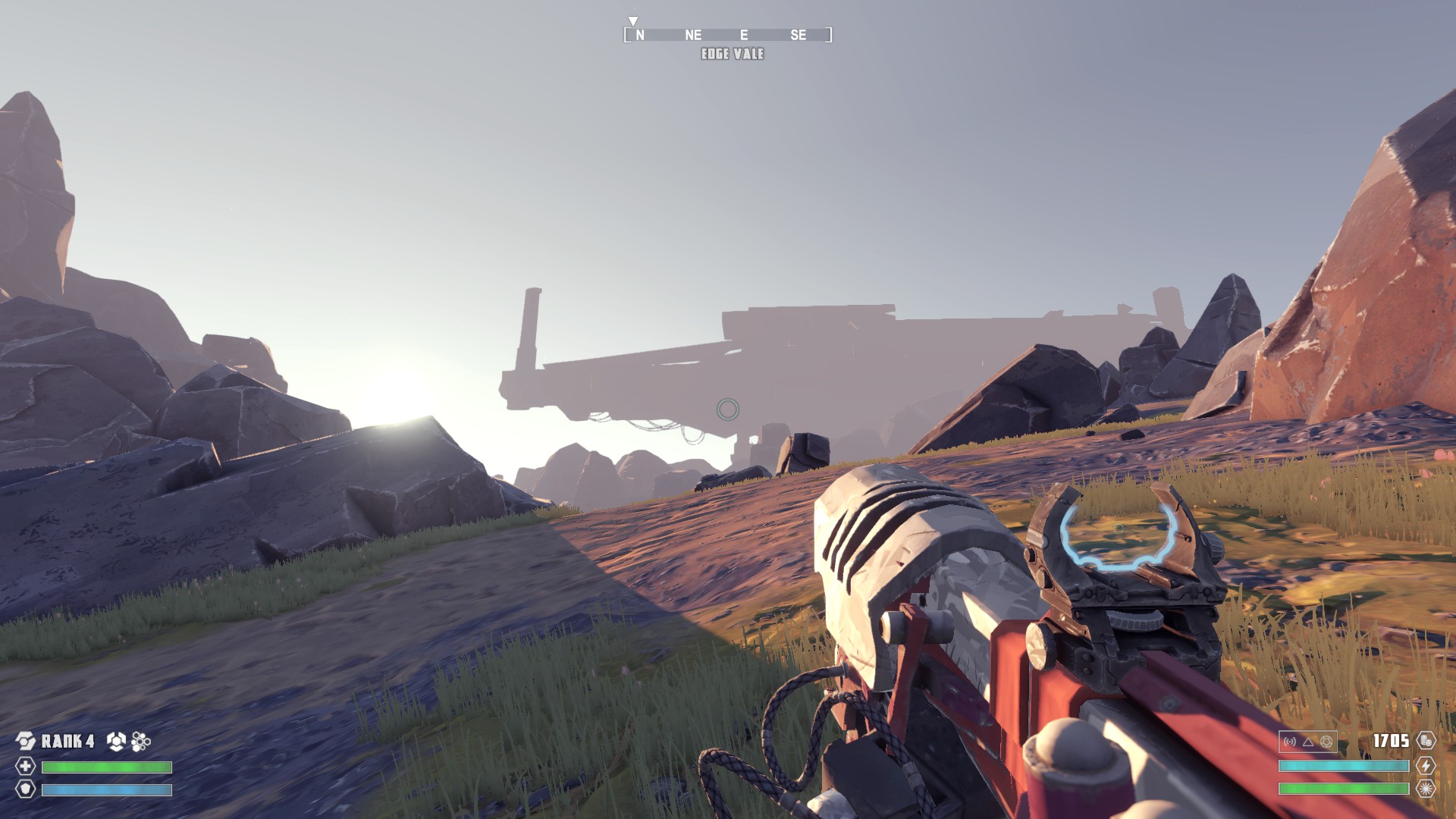The height and width of the screenshot is (819, 1456).
Task: Click the lightning bolt energy icon
Action: point(1426,766)
